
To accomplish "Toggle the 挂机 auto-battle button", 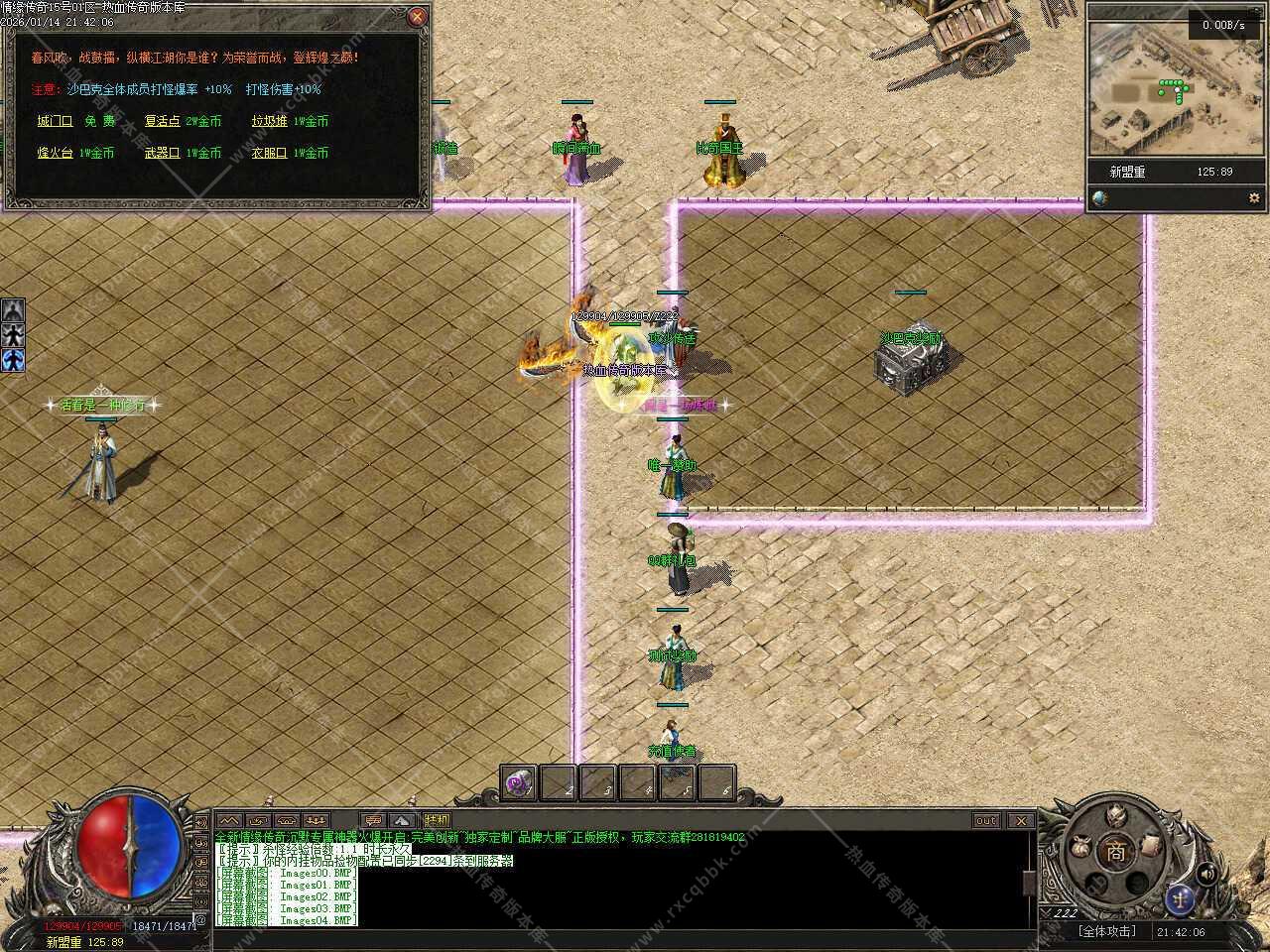I will [x=437, y=820].
